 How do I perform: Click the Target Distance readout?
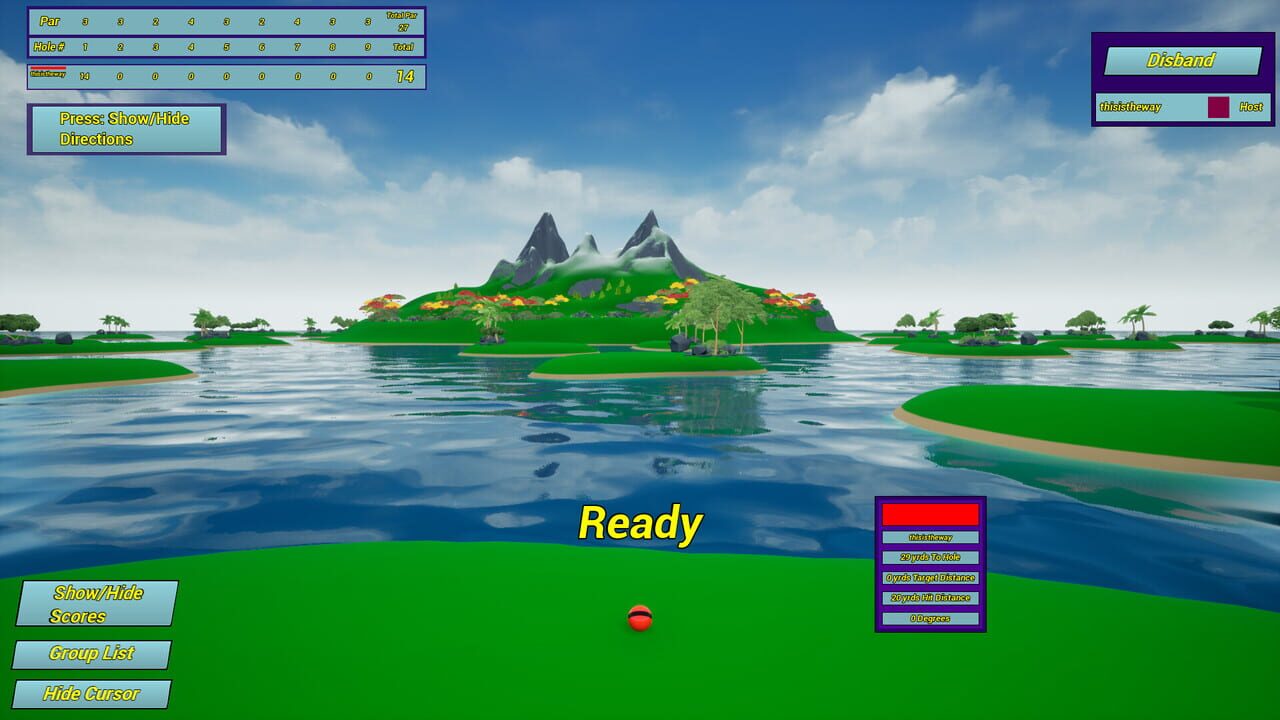pos(929,577)
